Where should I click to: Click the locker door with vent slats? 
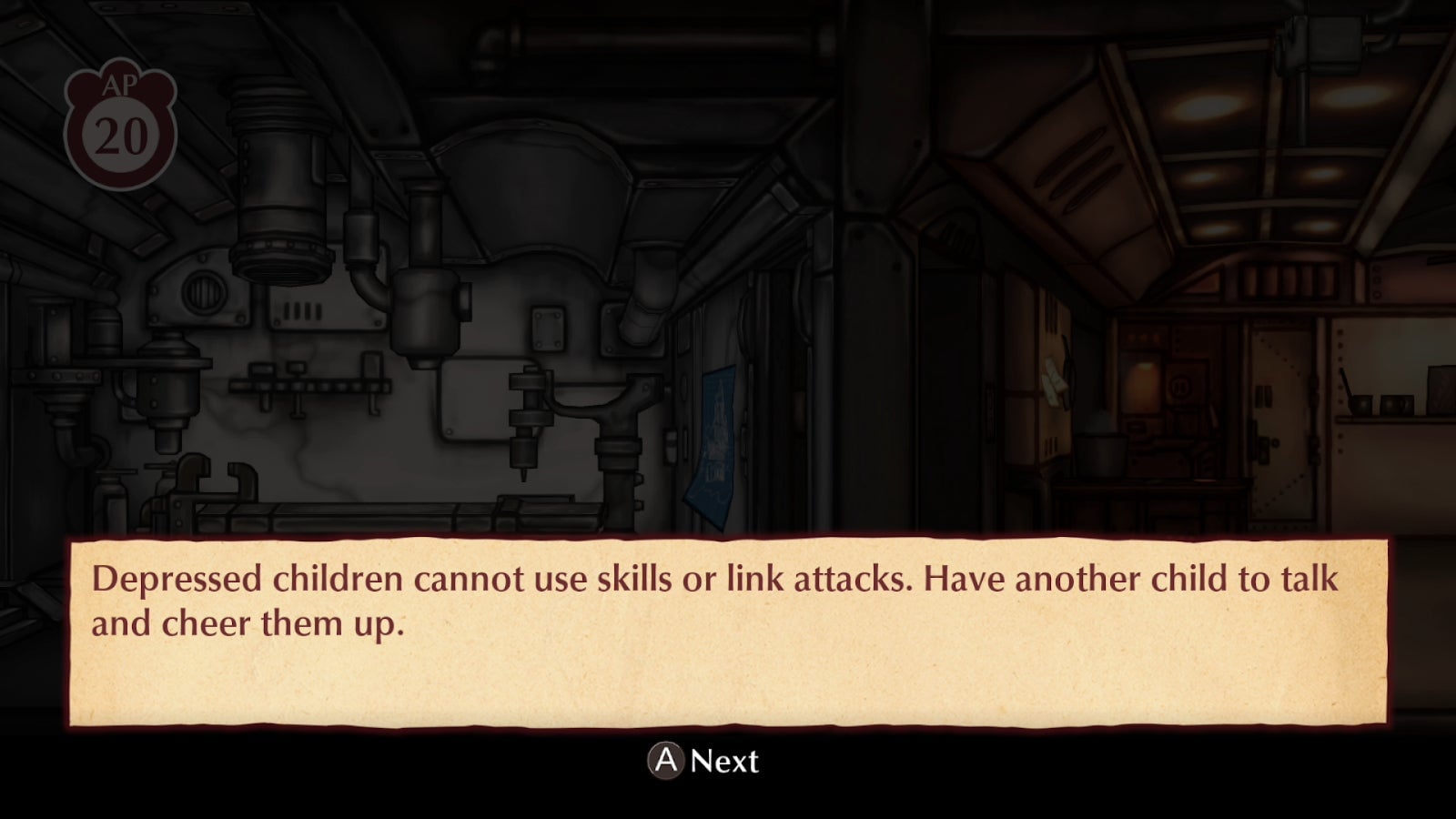pyautogui.click(x=1052, y=444)
